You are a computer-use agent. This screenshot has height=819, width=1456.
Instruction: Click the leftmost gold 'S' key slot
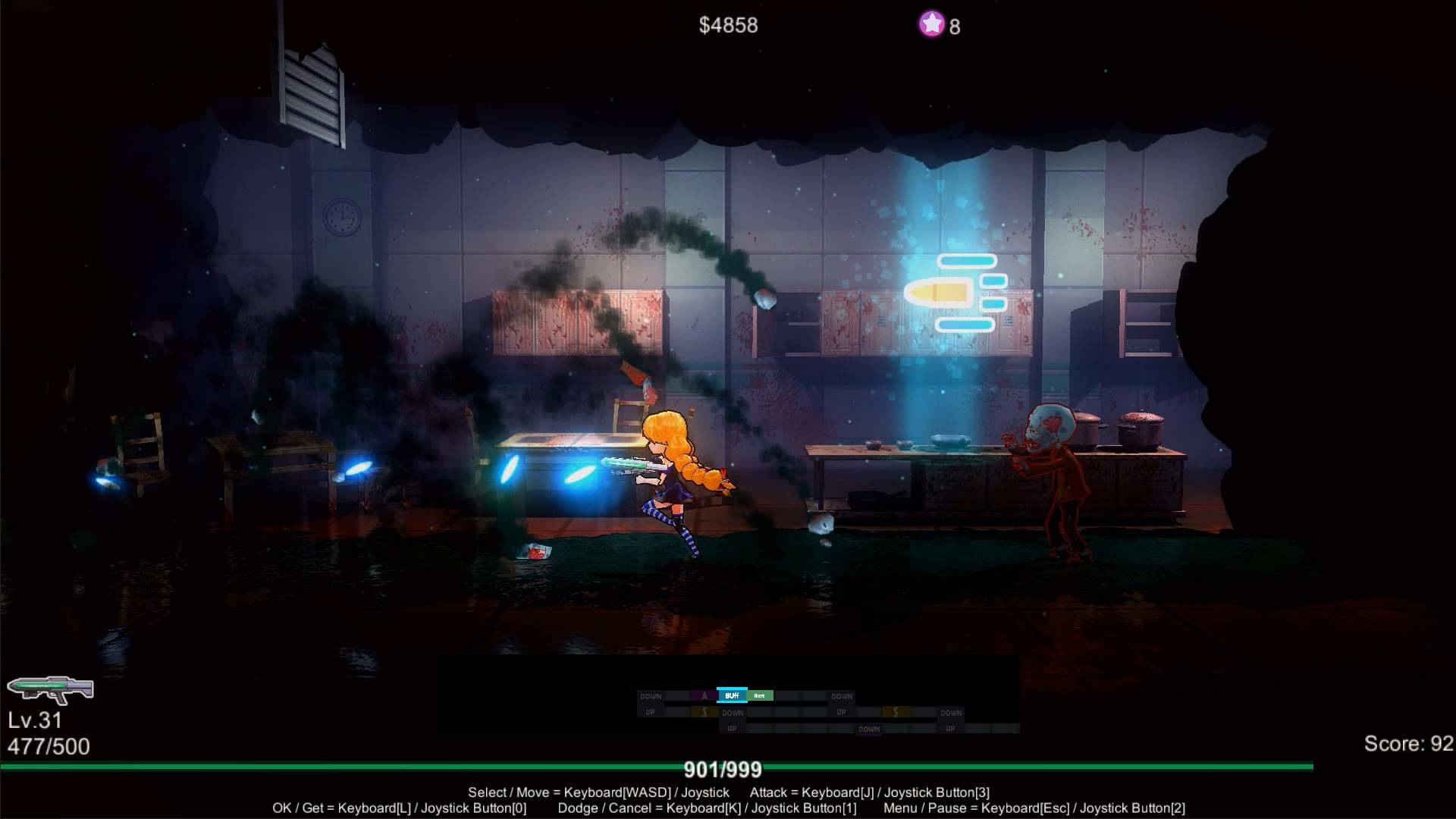coord(704,713)
